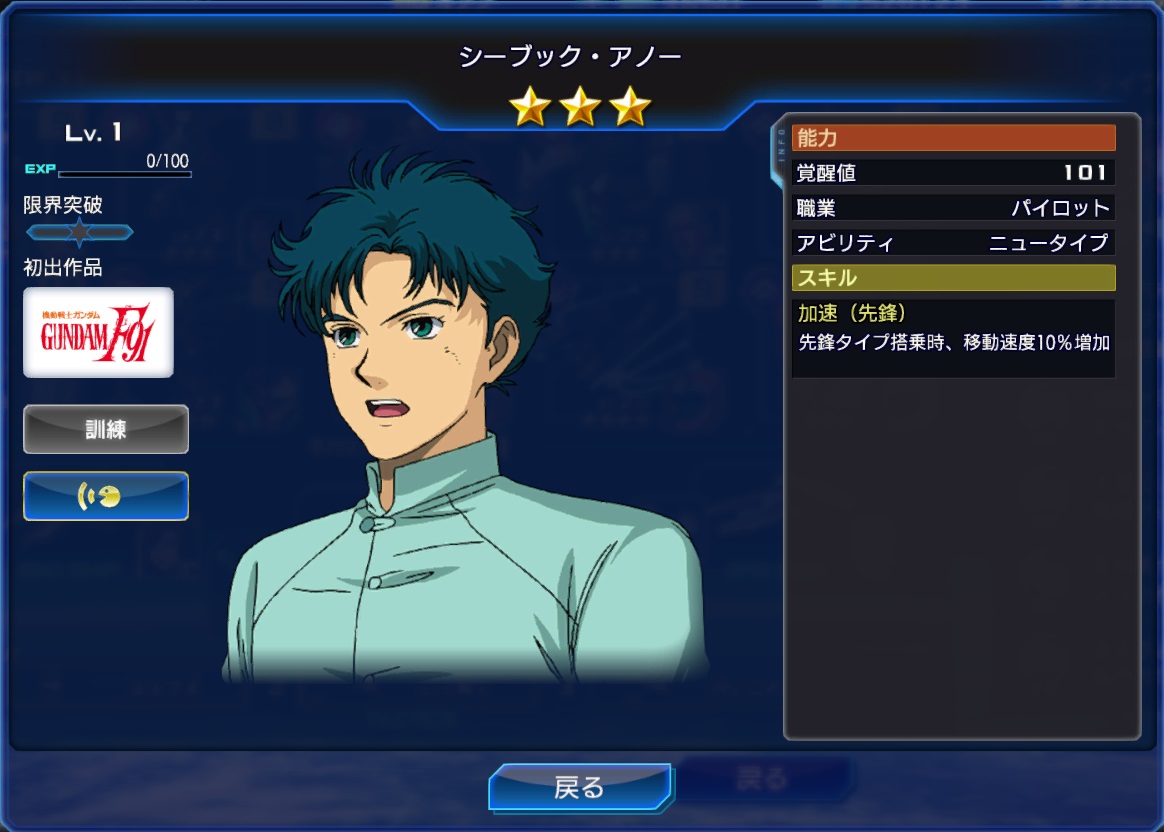Go back with the 戻る button
The width and height of the screenshot is (1164, 832).
[579, 787]
